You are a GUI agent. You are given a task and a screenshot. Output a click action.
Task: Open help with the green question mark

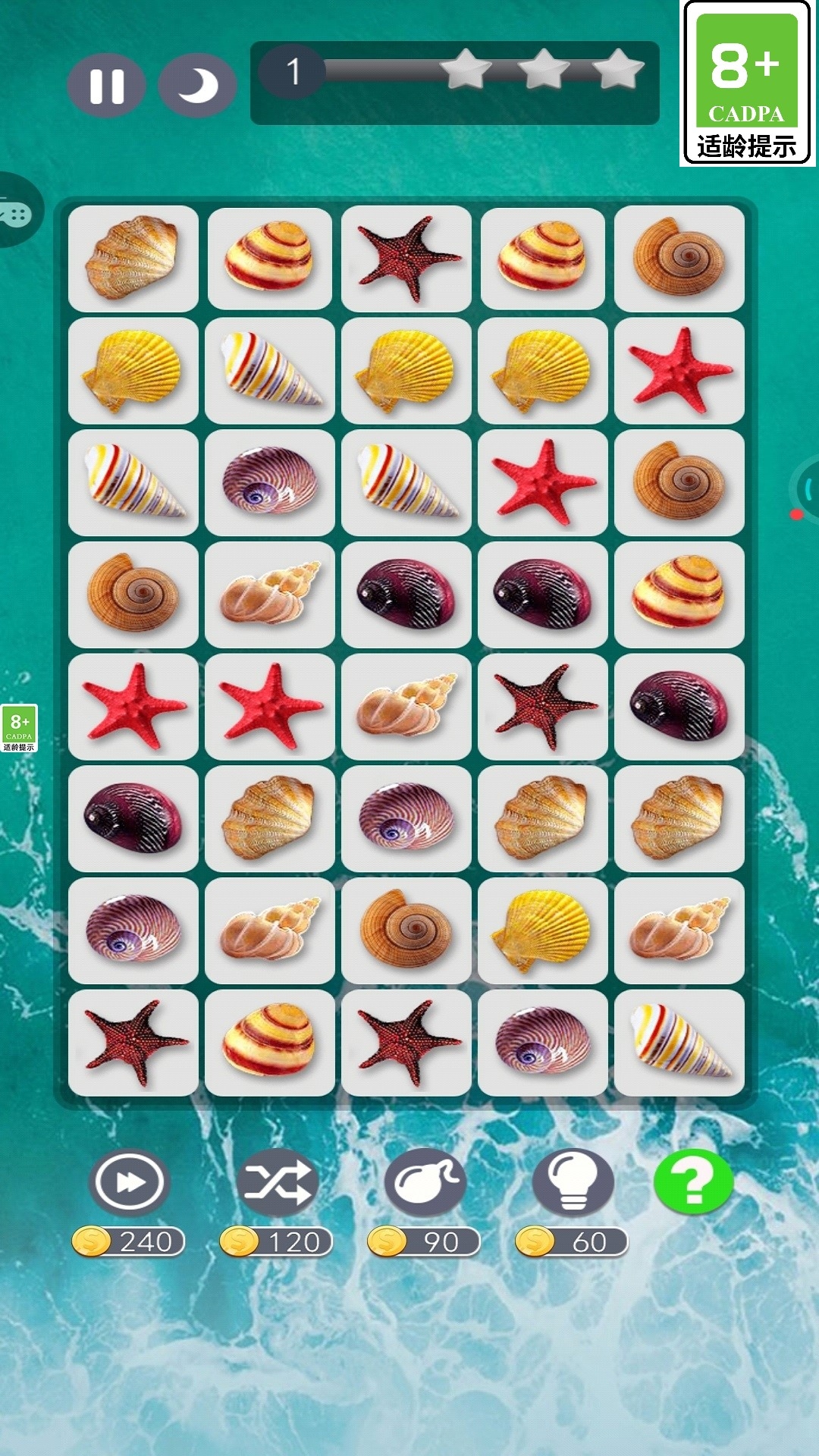point(693,1181)
